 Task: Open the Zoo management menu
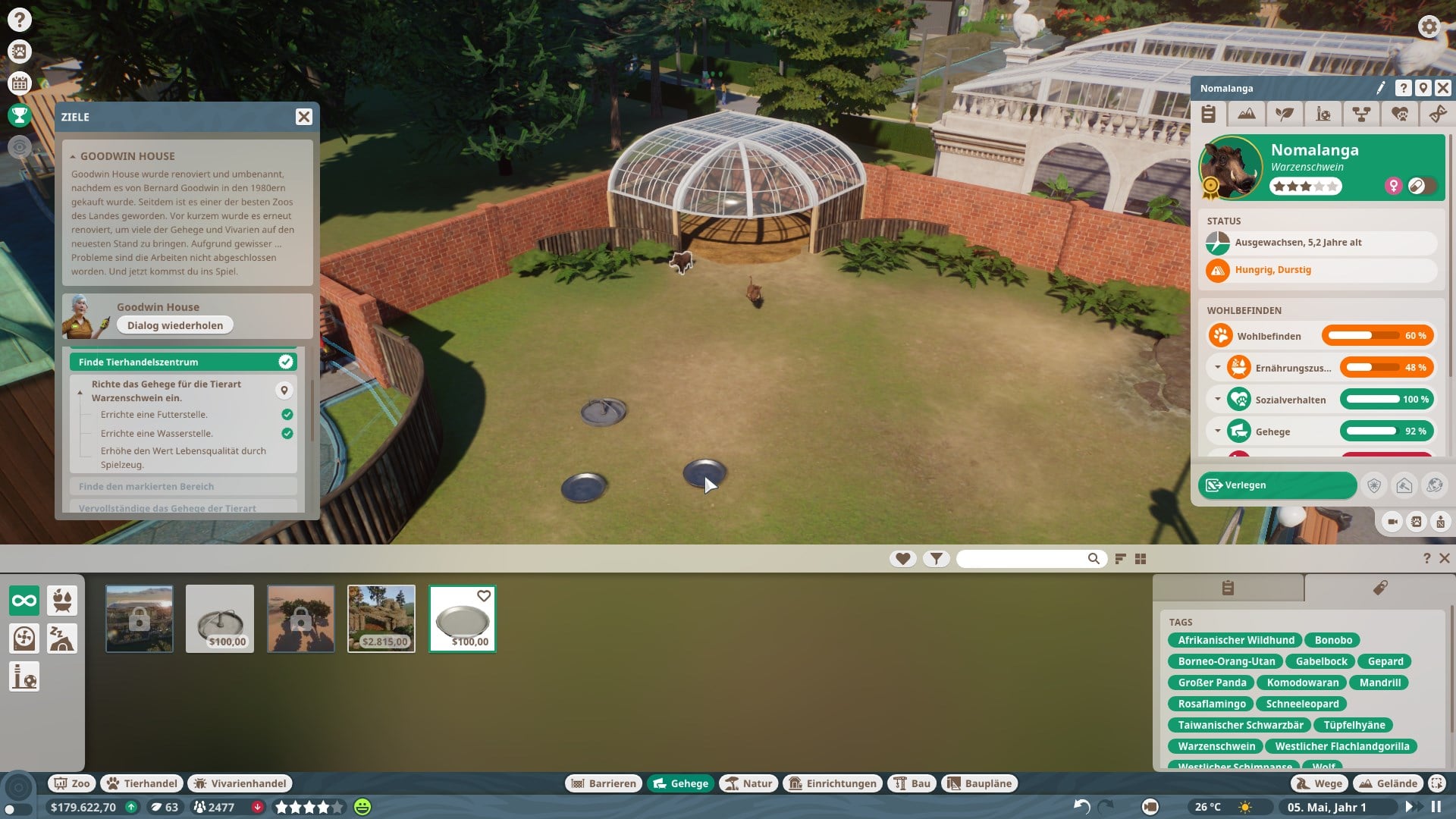tap(71, 783)
